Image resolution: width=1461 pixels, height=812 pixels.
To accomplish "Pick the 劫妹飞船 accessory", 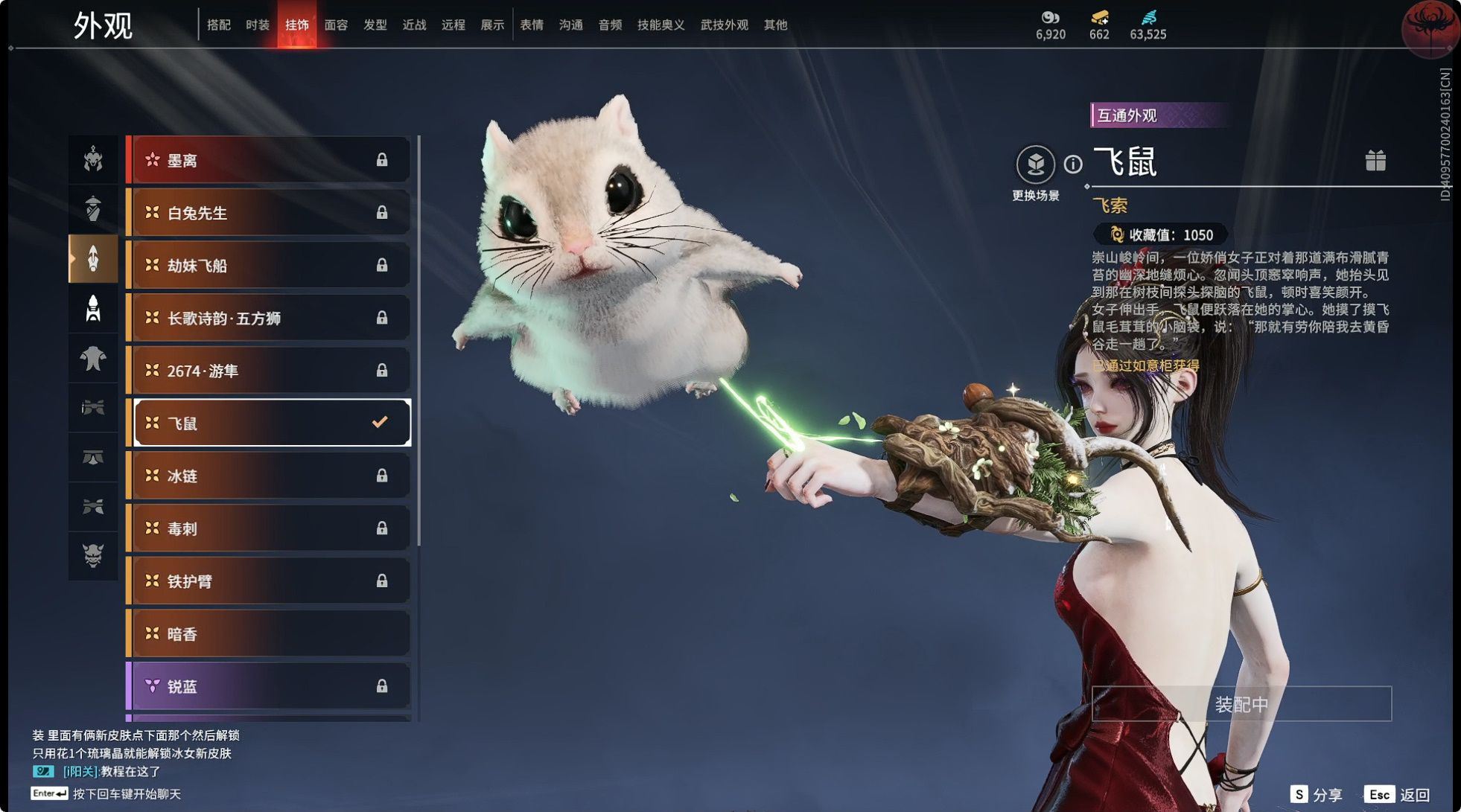I will click(269, 266).
